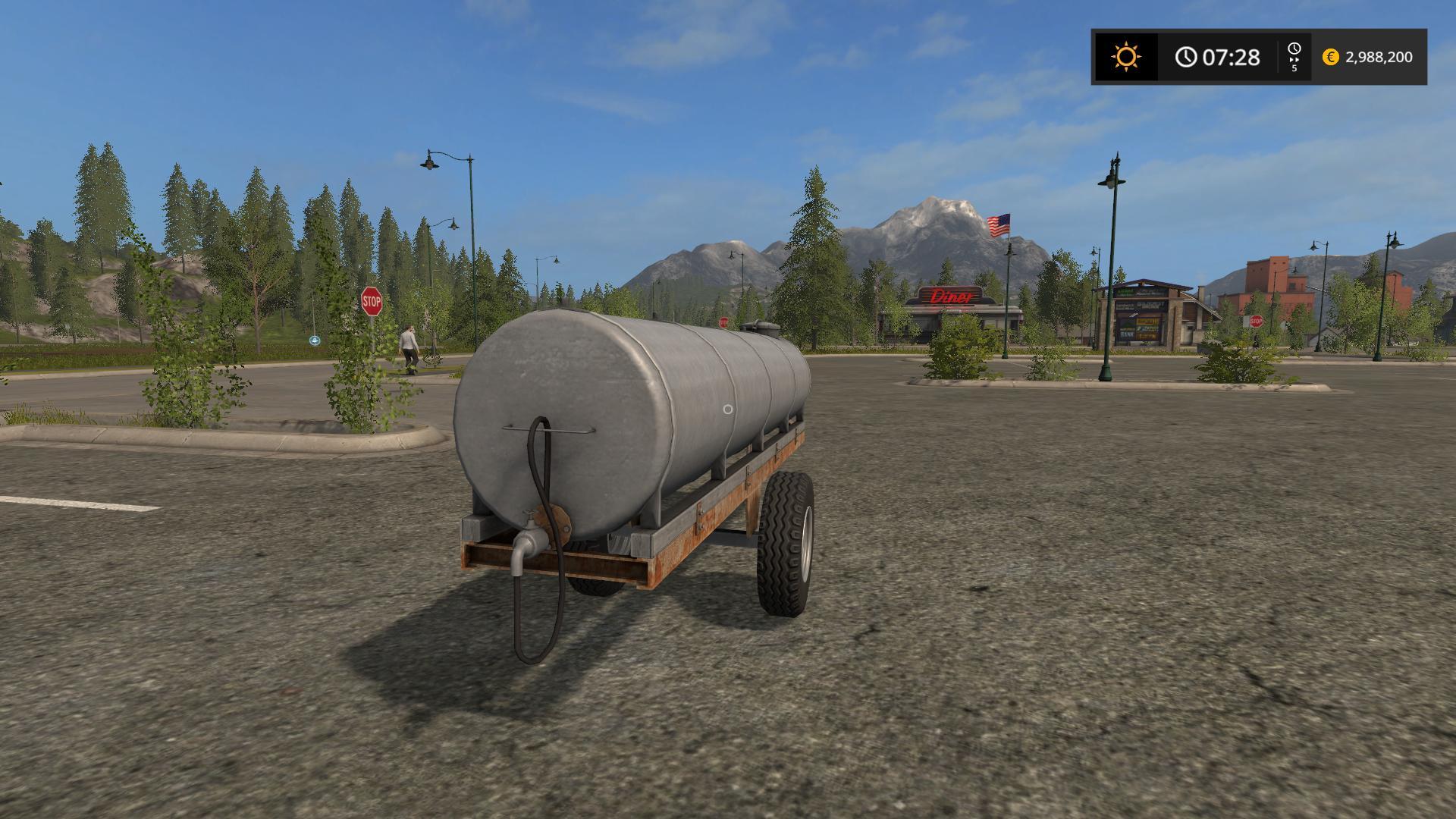This screenshot has height=819, width=1456.
Task: Click the sunny weather icon
Action: [x=1125, y=57]
